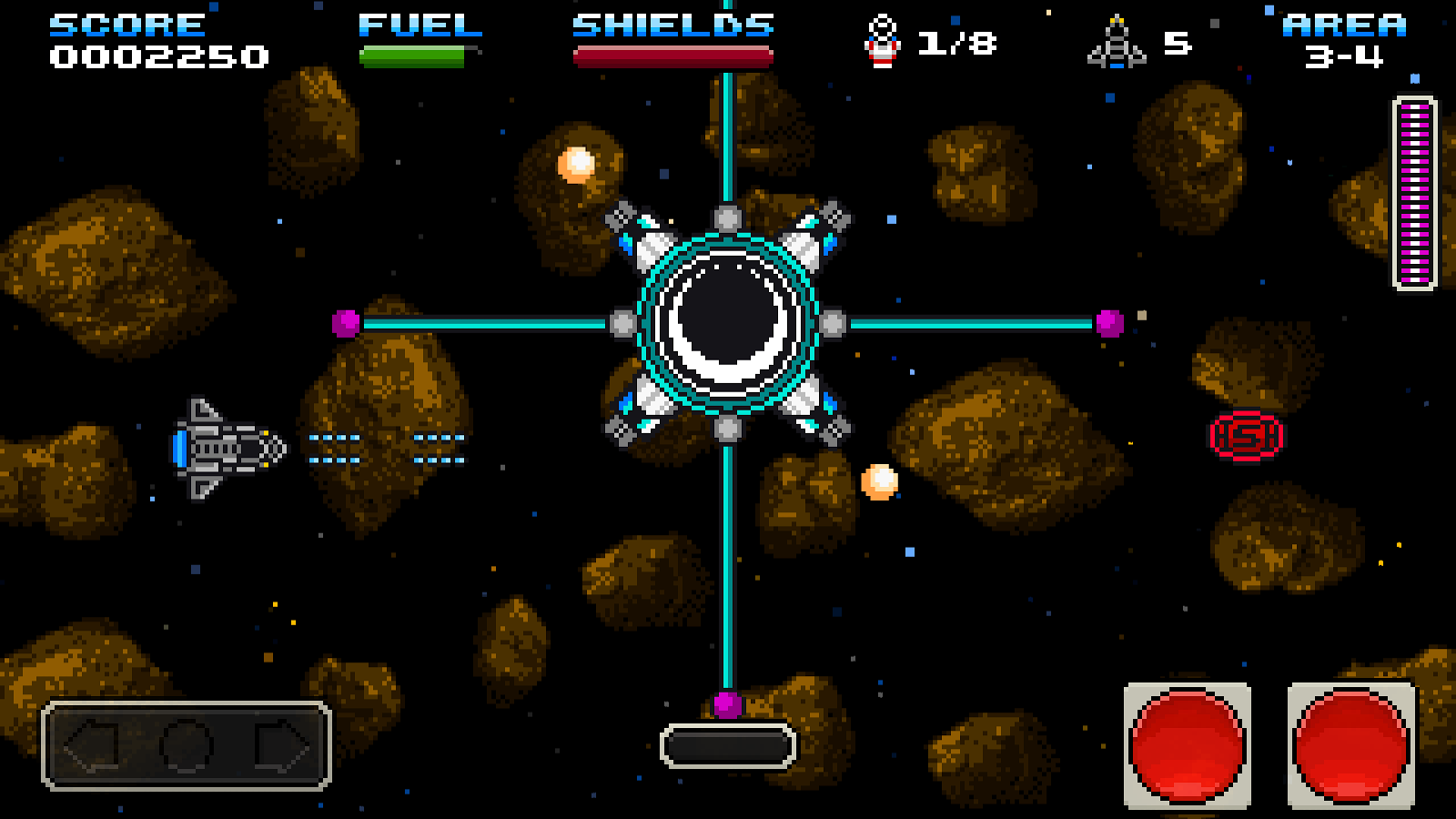Tap the right red action button
The height and width of the screenshot is (819, 1456).
[1351, 746]
